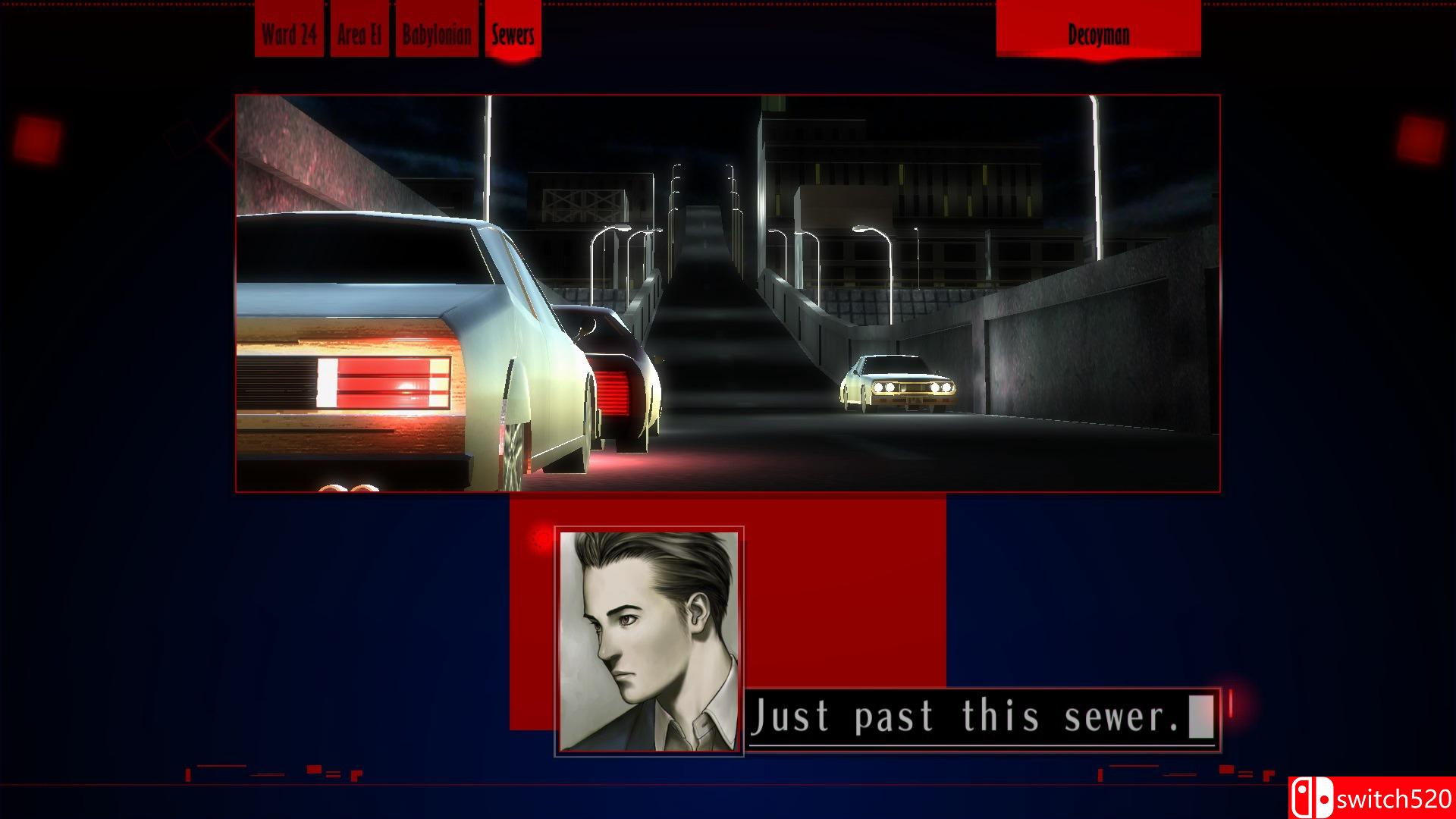Select Sumio's character portrait
1456x819 pixels.
648,641
